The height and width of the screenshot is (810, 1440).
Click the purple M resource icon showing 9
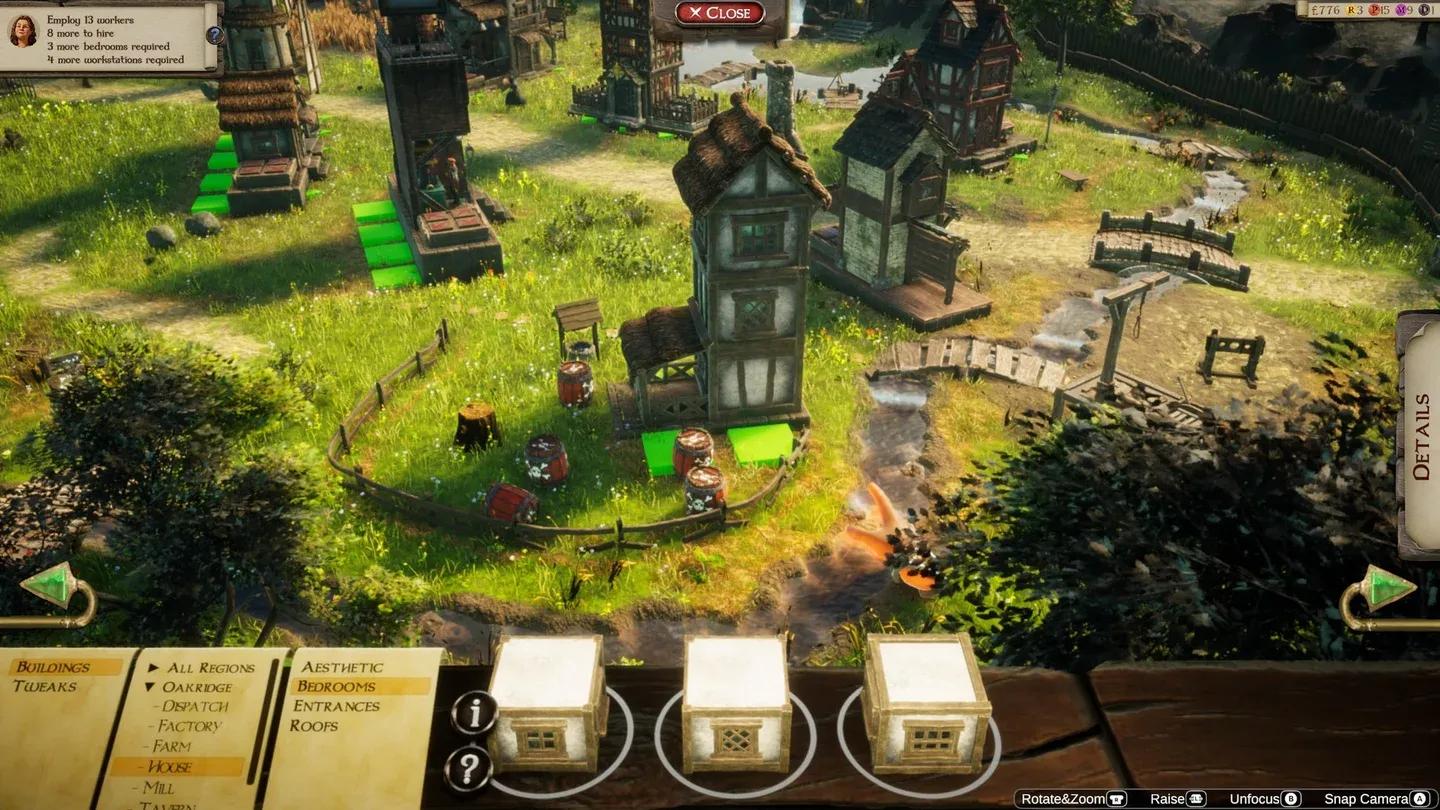[1402, 10]
